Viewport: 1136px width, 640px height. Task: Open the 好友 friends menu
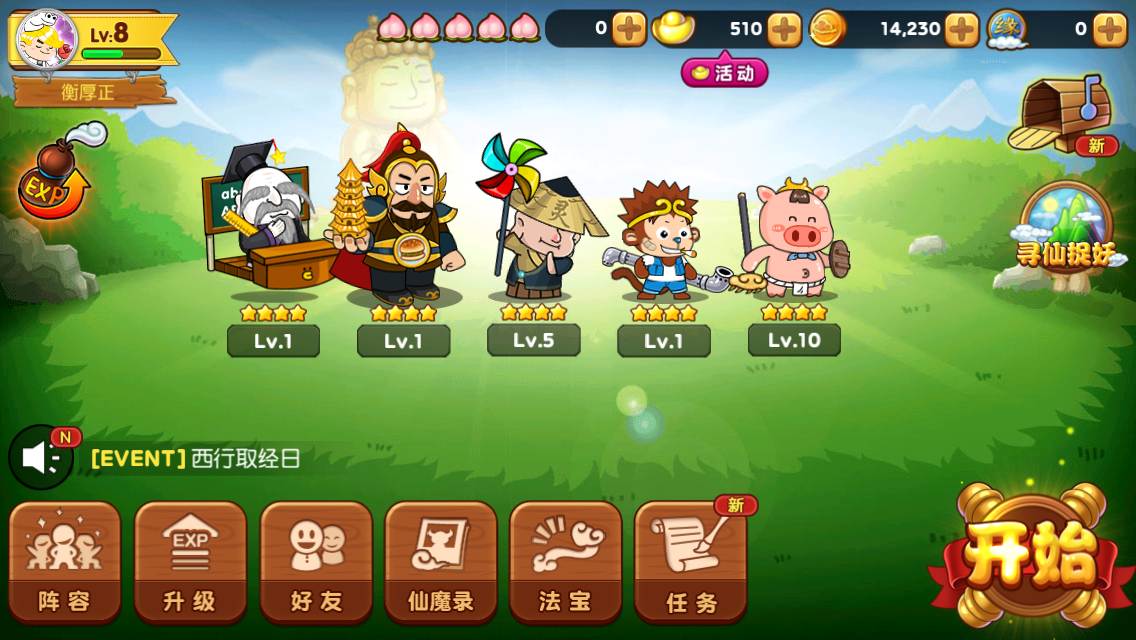[316, 561]
